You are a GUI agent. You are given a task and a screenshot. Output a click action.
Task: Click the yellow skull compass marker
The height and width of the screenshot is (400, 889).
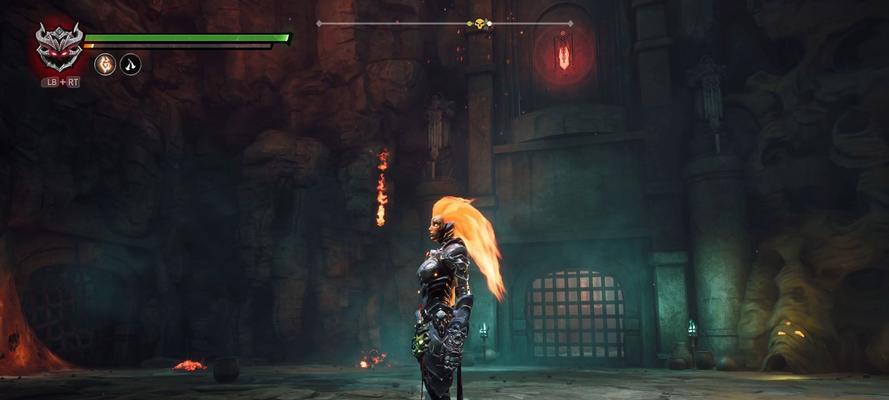[479, 23]
